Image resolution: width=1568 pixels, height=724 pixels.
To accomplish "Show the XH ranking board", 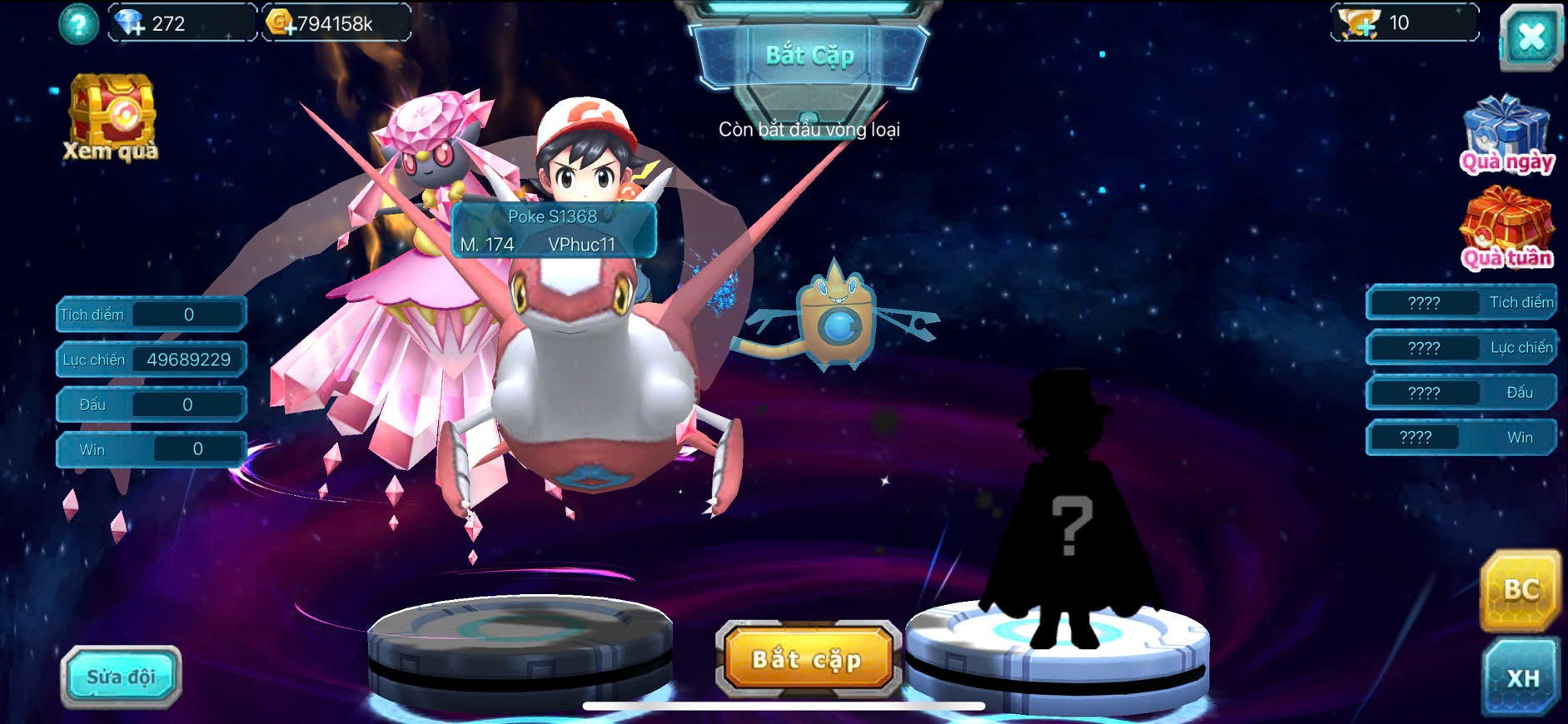I will tap(1521, 677).
